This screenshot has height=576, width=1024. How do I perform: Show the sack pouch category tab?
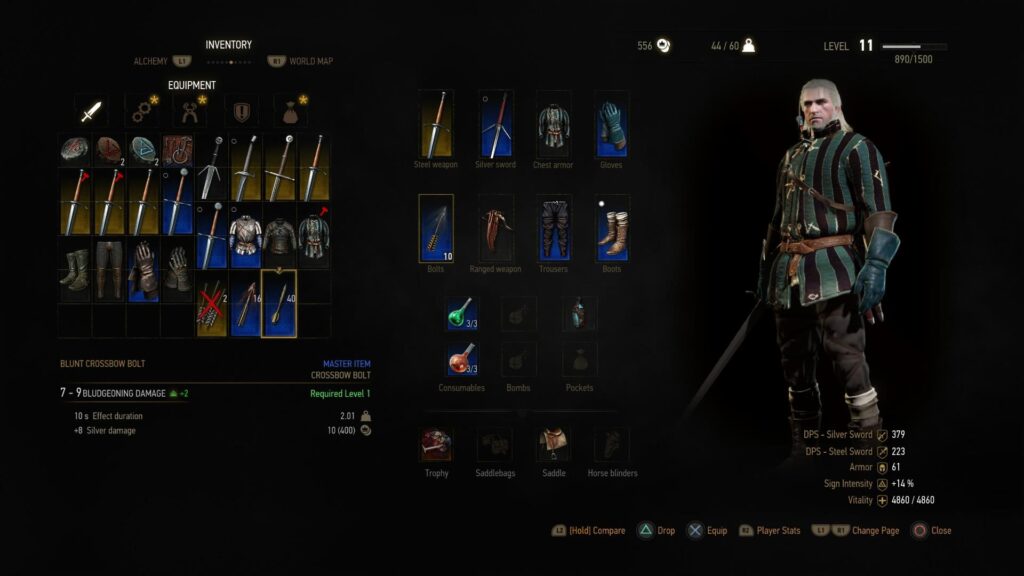click(x=290, y=111)
